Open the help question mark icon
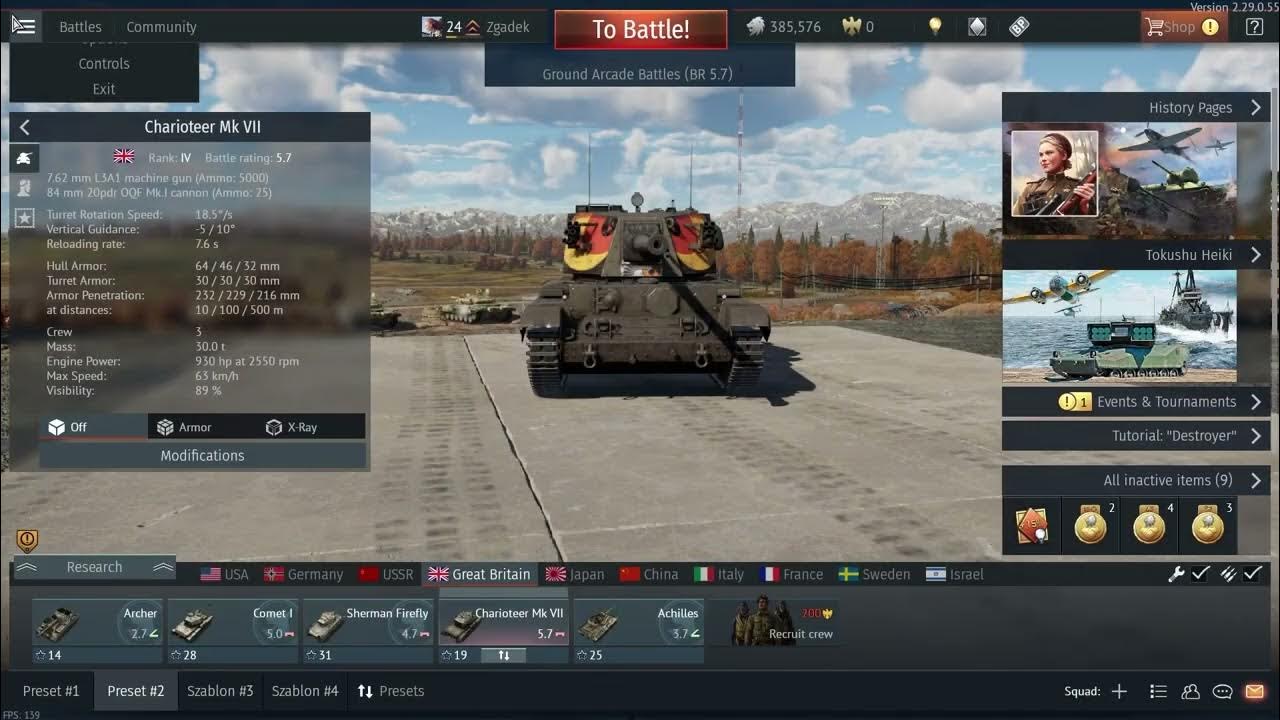Screen dimensions: 1280x720 pos(1253,26)
